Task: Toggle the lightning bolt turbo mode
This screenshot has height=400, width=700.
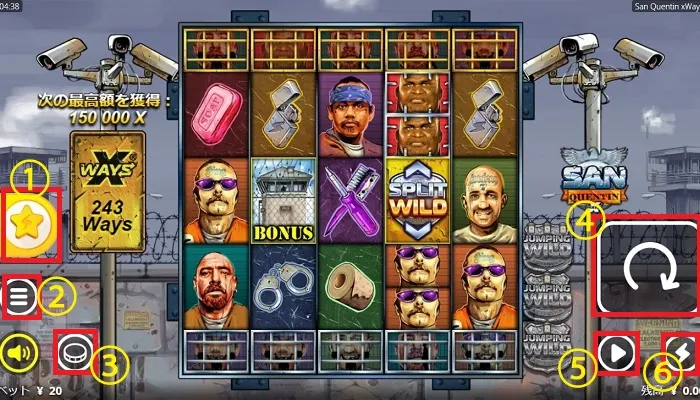Action: click(680, 352)
